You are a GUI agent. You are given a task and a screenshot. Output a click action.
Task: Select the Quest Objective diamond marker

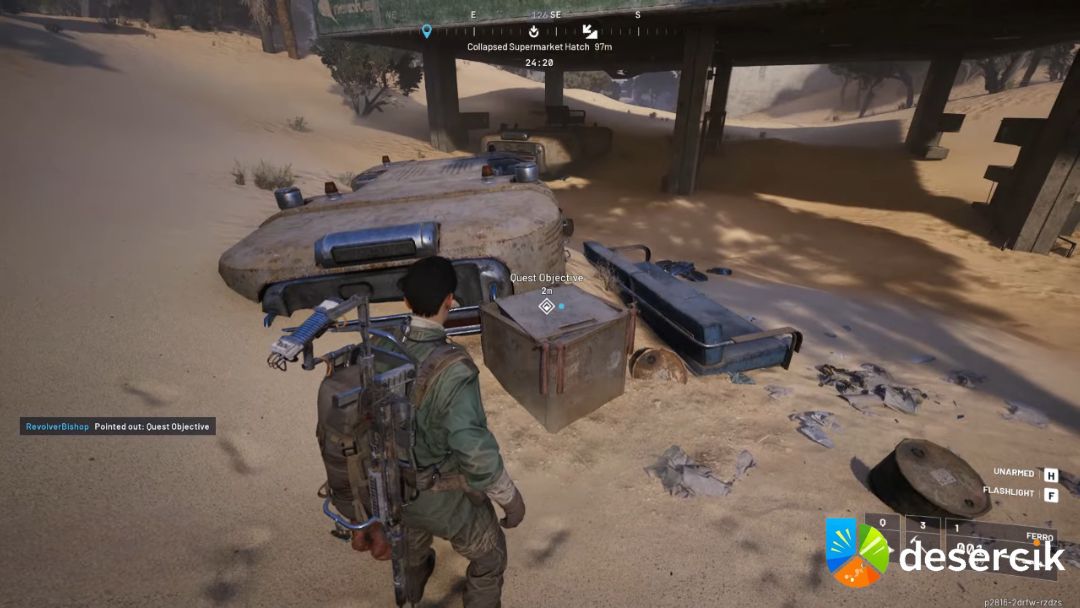546,306
